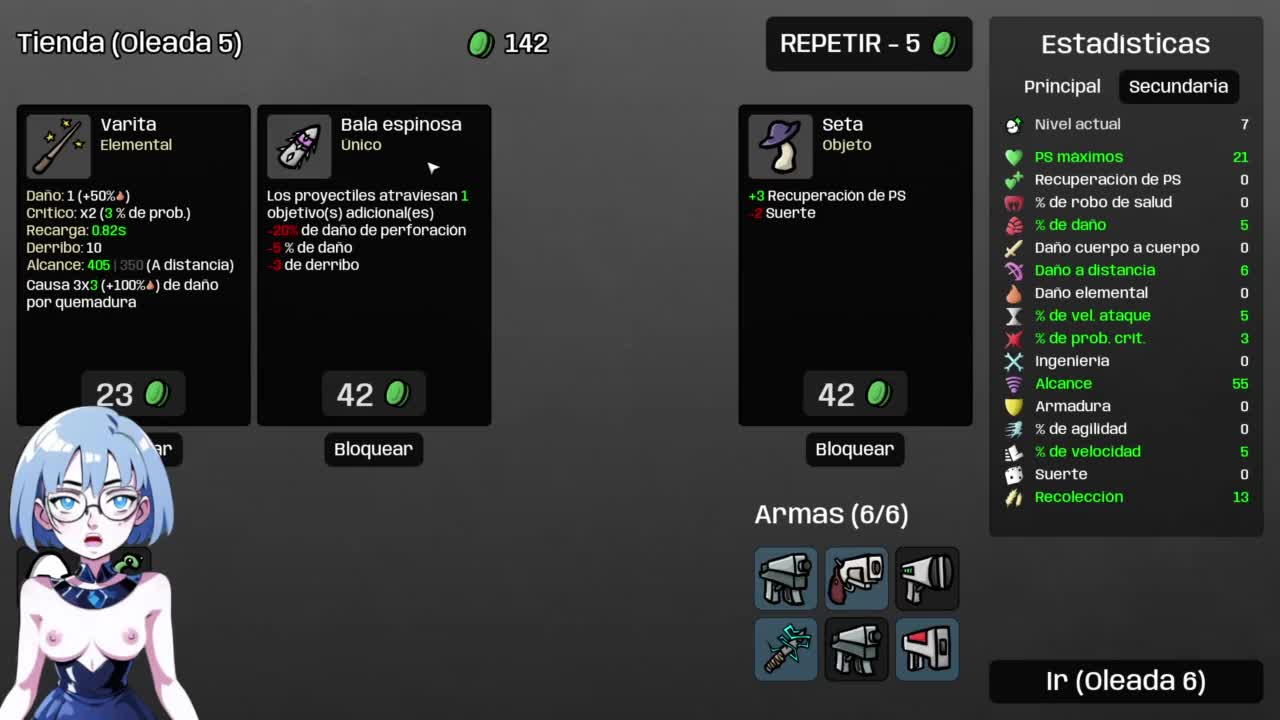
Task: Switch to the Principal stats tab
Action: point(1061,86)
